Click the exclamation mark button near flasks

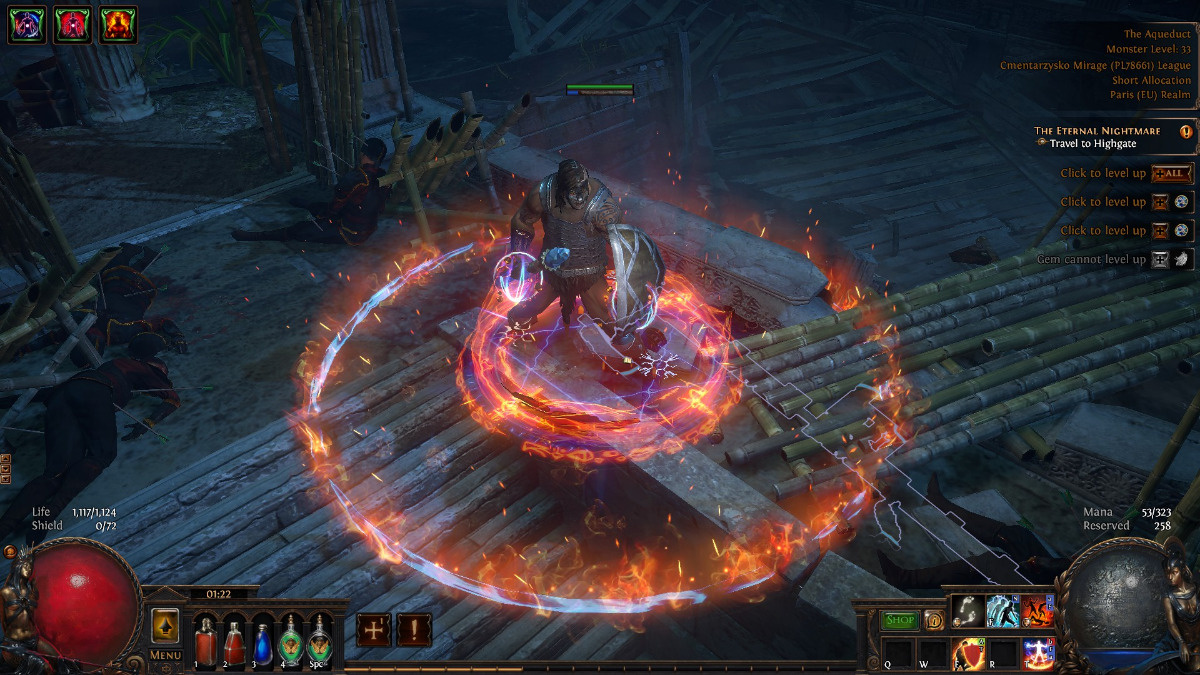pos(414,630)
